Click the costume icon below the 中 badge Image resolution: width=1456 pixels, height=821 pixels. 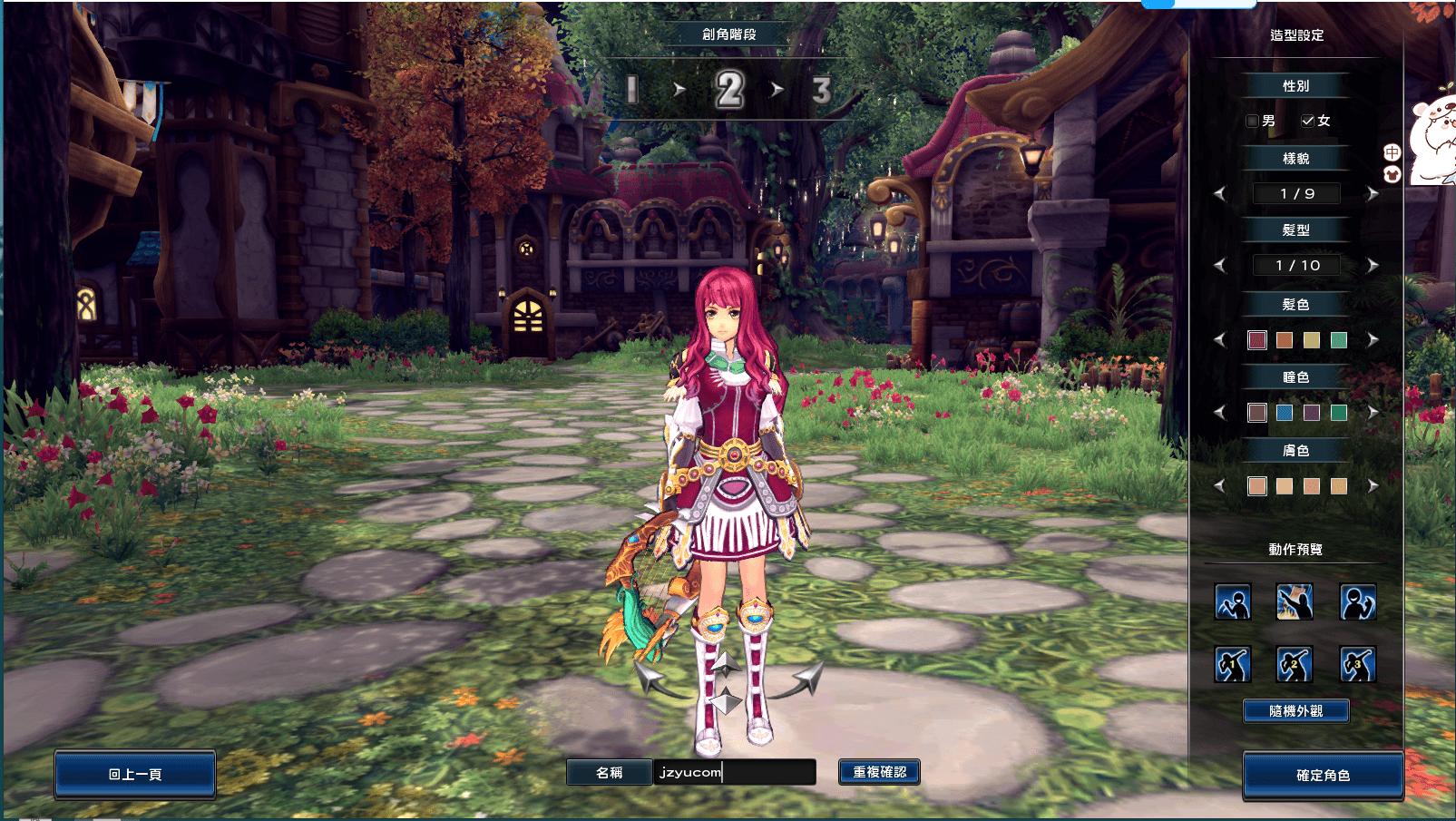[1392, 174]
